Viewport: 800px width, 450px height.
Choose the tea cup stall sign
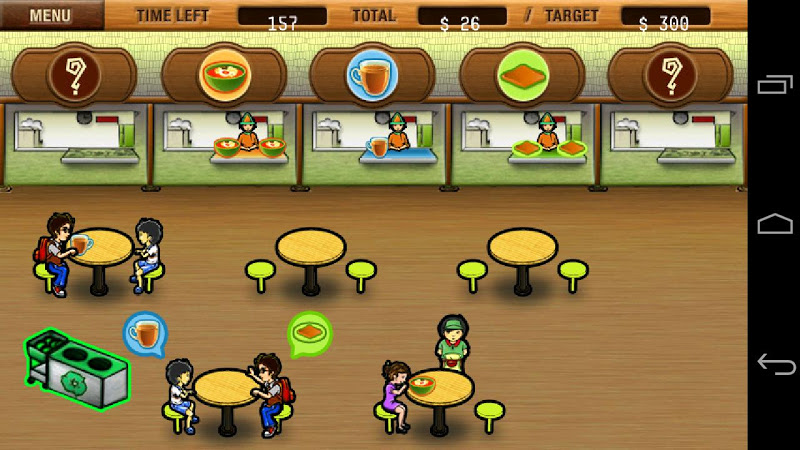tap(372, 75)
